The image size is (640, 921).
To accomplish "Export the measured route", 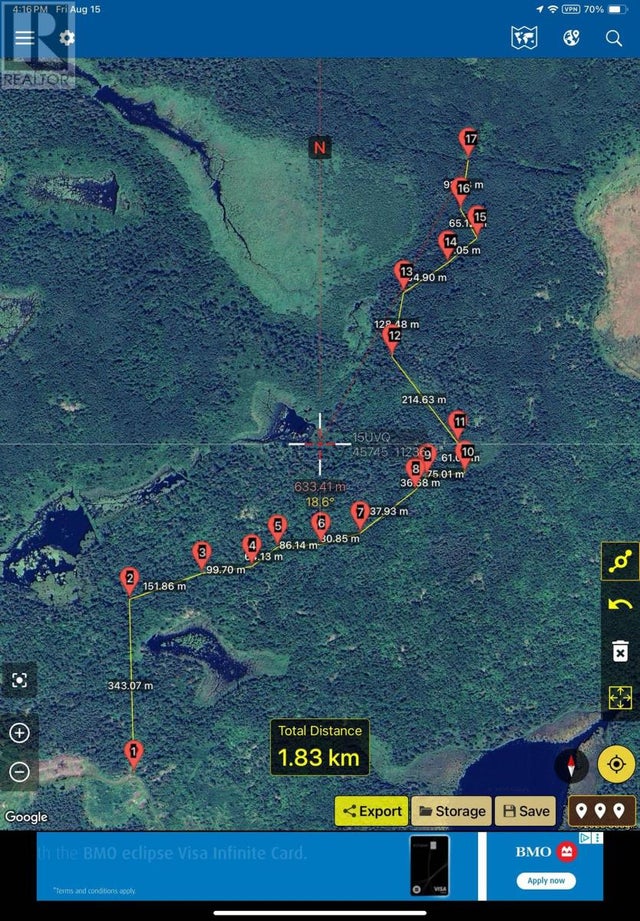I will [371, 811].
